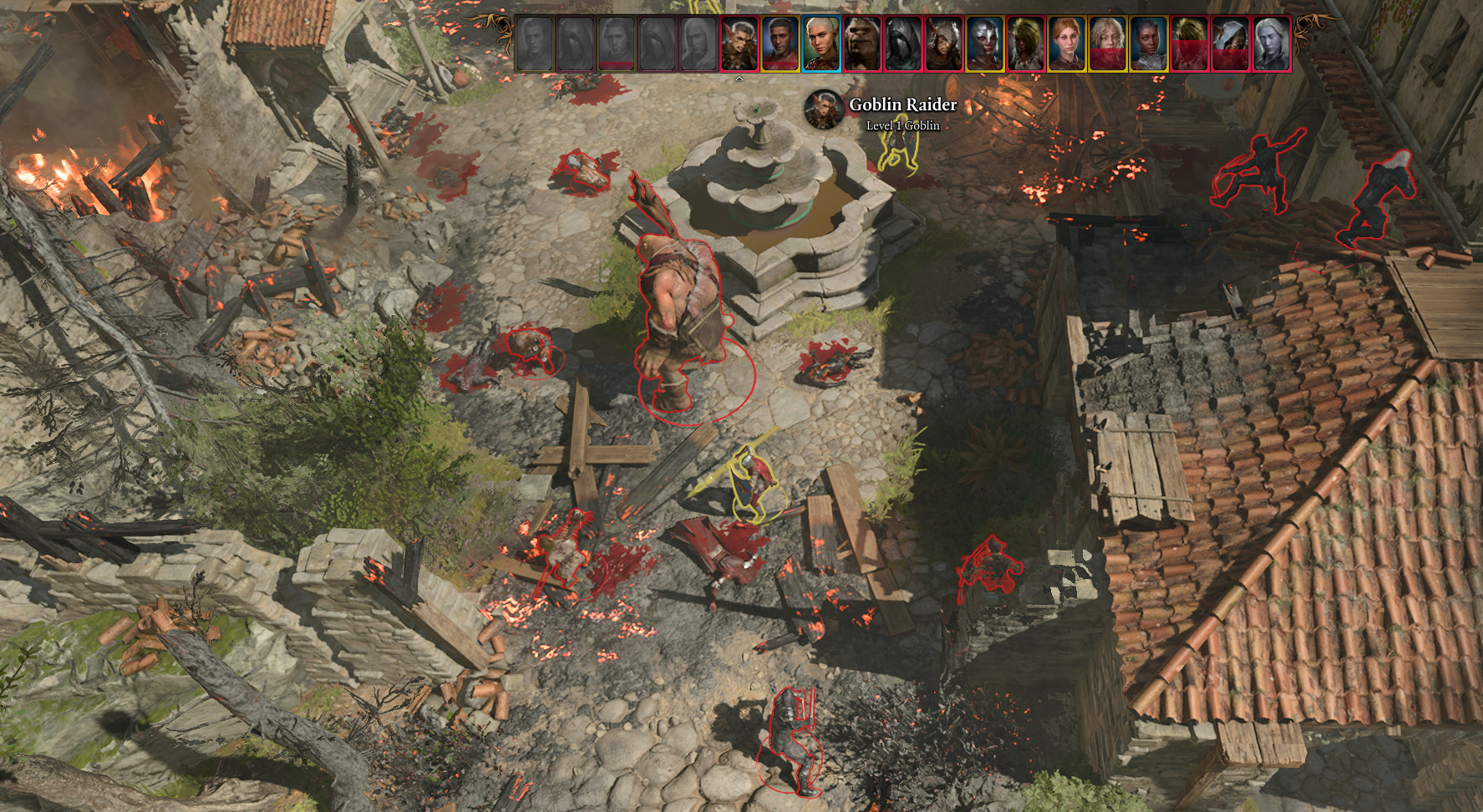Click the blue-bordered white-haired woman portrait
Image resolution: width=1483 pixels, height=812 pixels.
pyautogui.click(x=821, y=43)
